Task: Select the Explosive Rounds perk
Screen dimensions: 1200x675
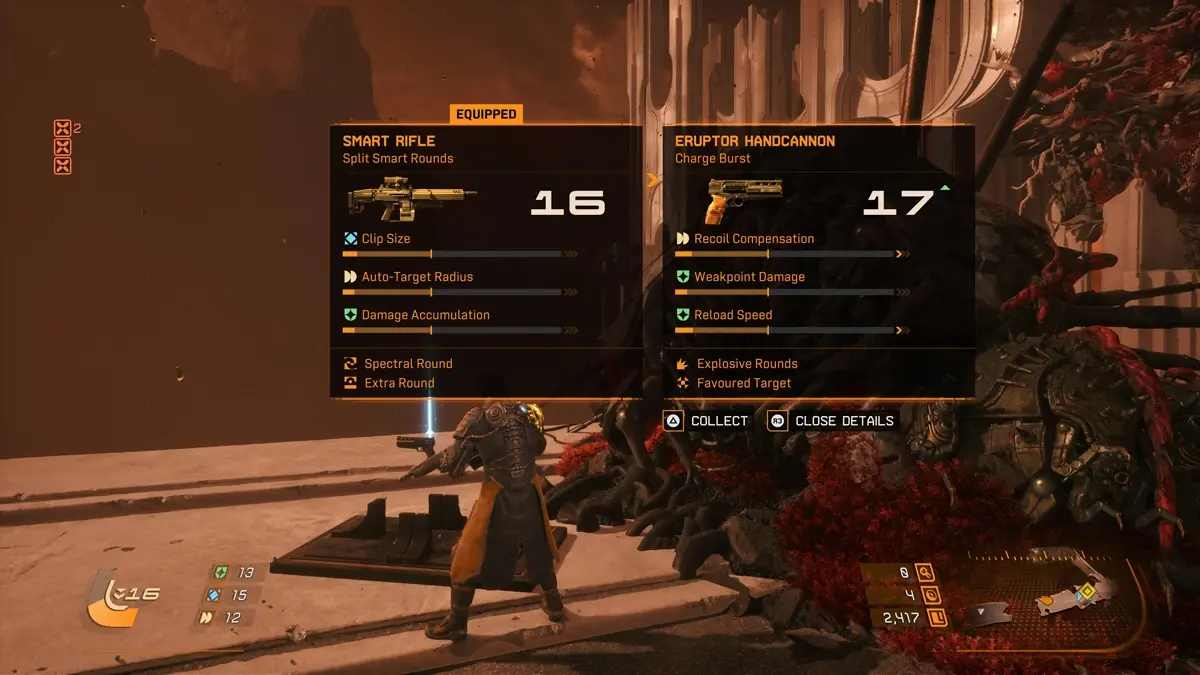Action: coord(746,364)
